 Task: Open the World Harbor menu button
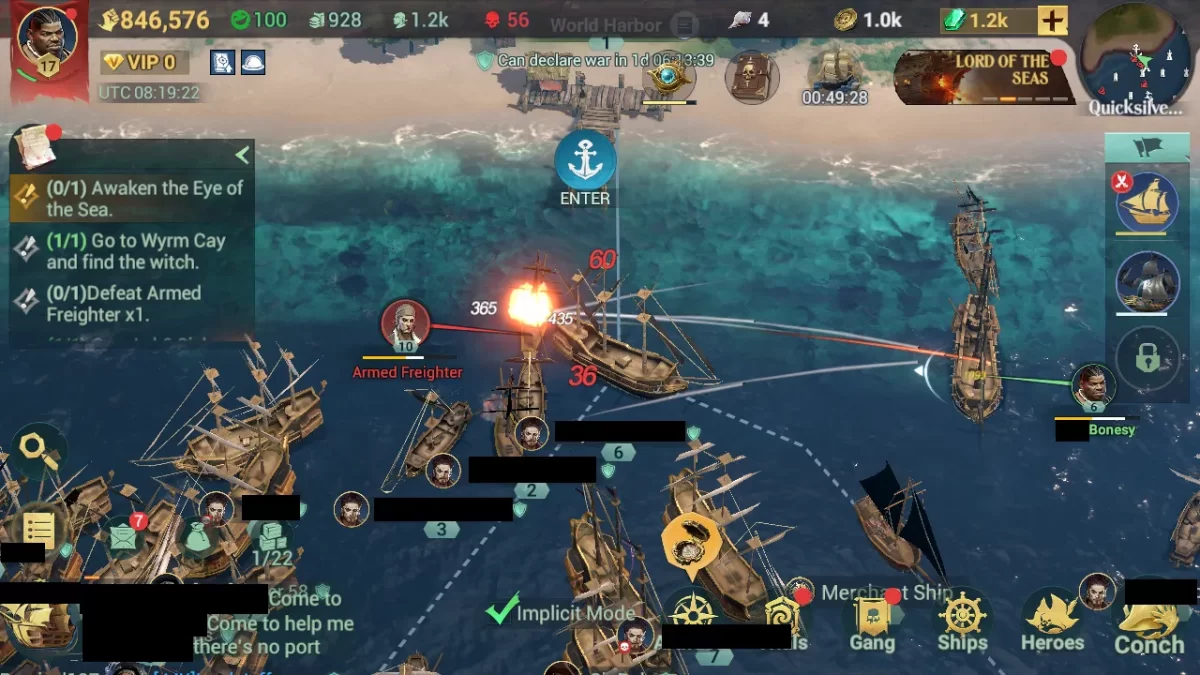pyautogui.click(x=684, y=24)
